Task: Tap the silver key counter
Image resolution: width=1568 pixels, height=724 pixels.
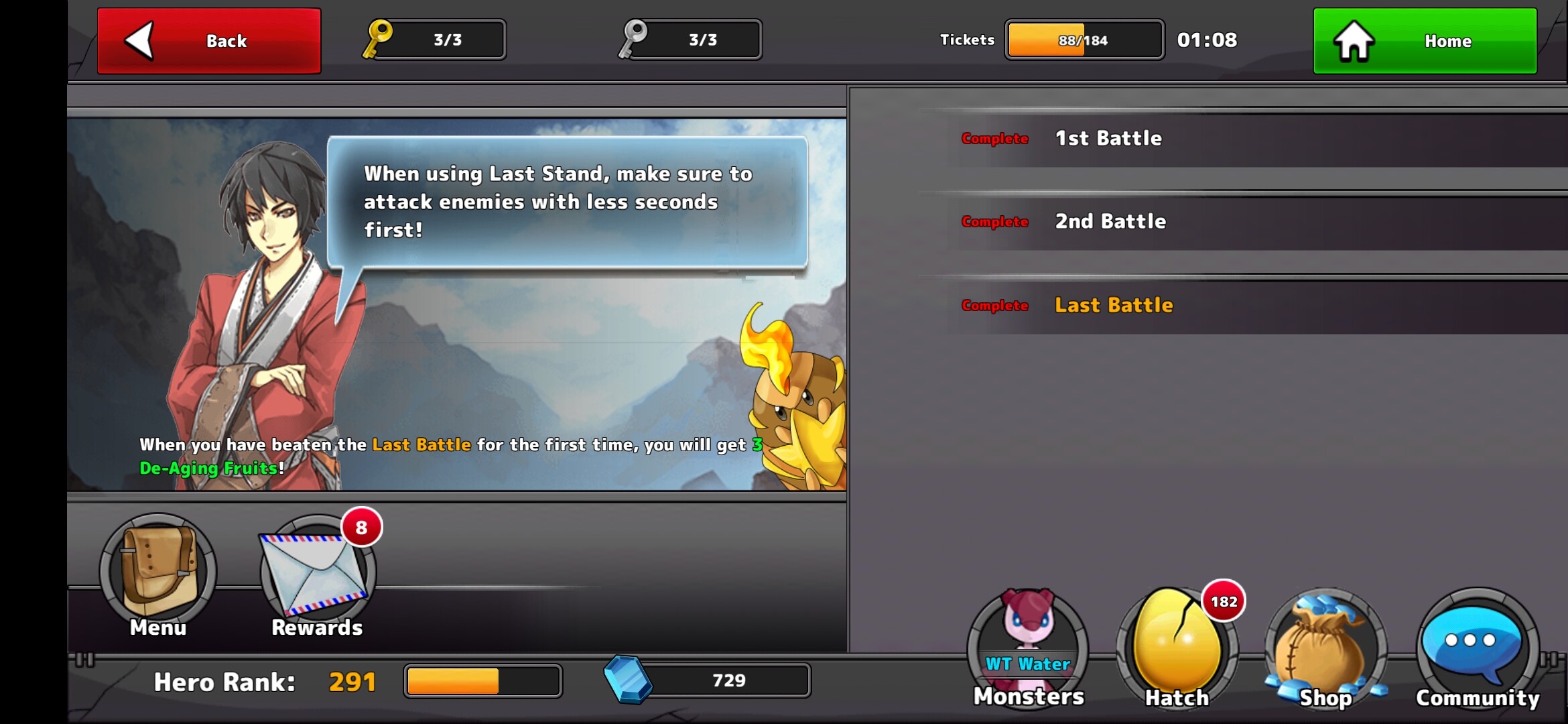Action: [x=691, y=40]
